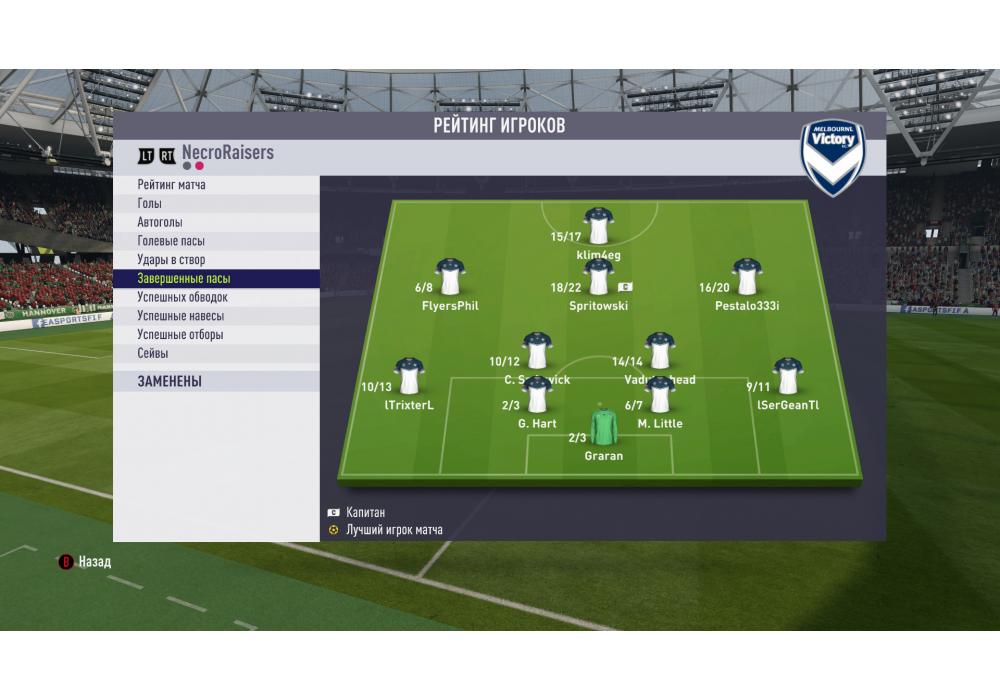Choose player FlyersPhil's shirt
This screenshot has height=700, width=1000.
450,277
